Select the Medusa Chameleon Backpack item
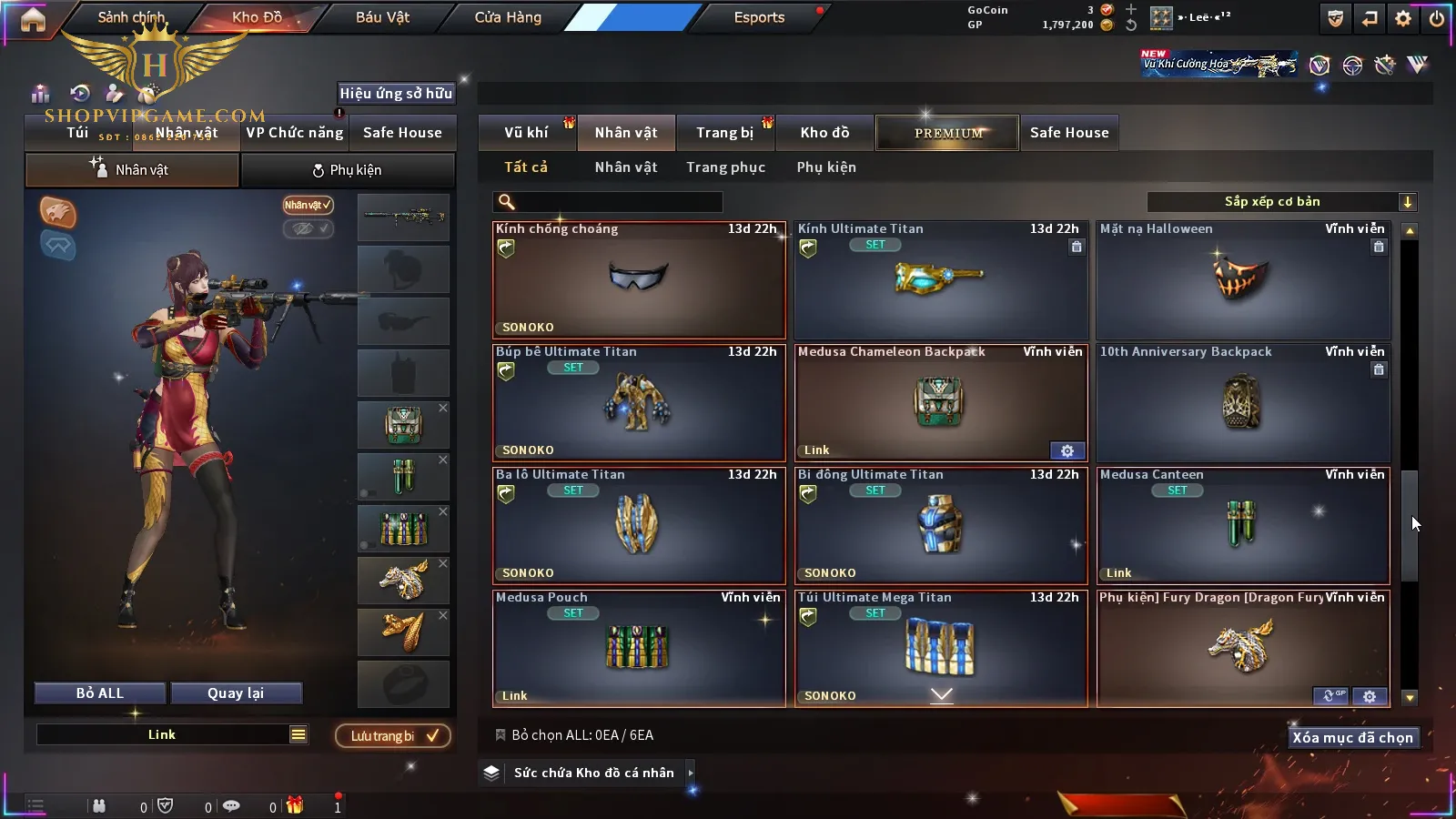This screenshot has height=819, width=1456. click(x=940, y=403)
